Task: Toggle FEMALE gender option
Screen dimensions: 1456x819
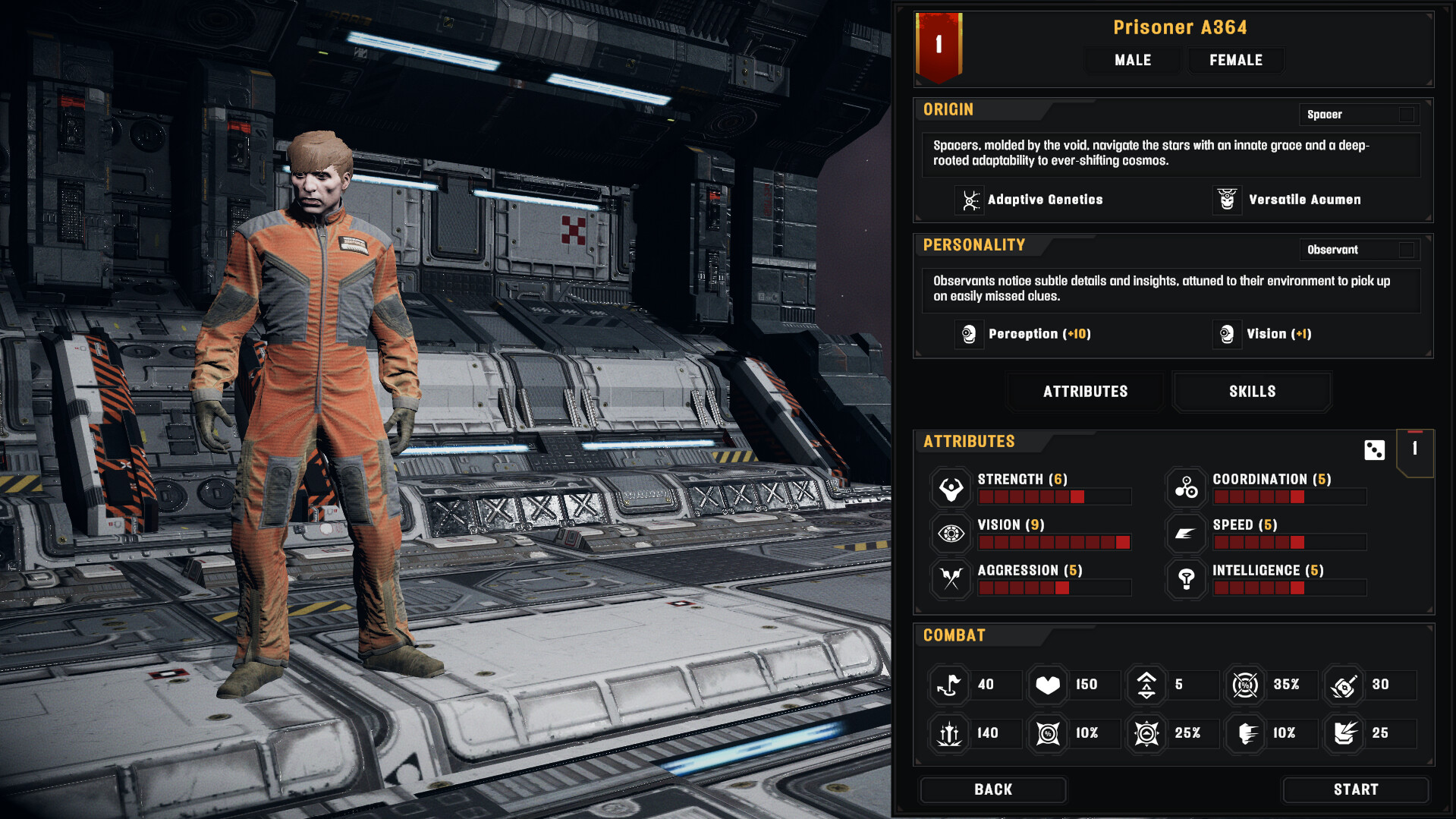Action: pos(1234,60)
